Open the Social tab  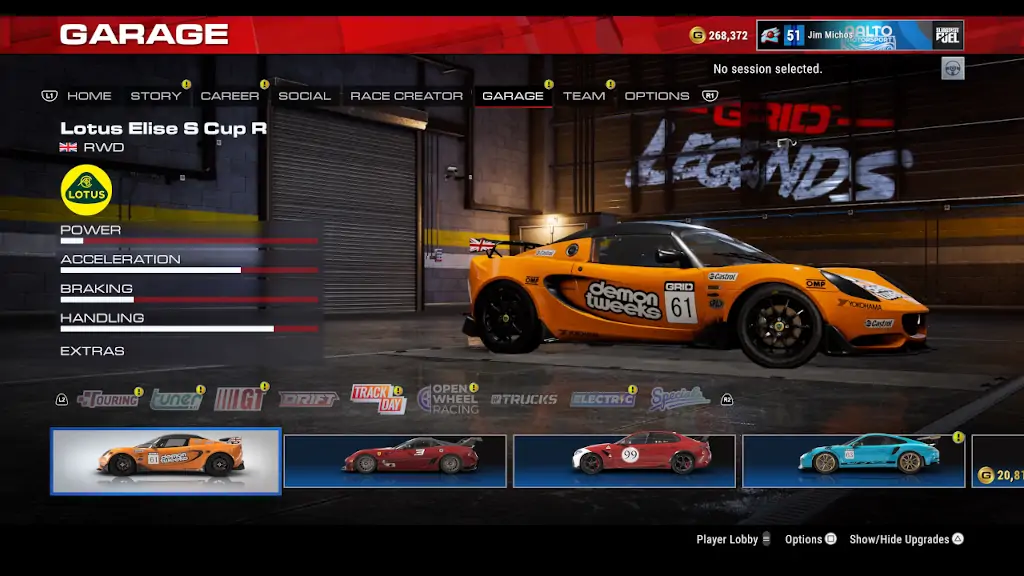point(304,96)
